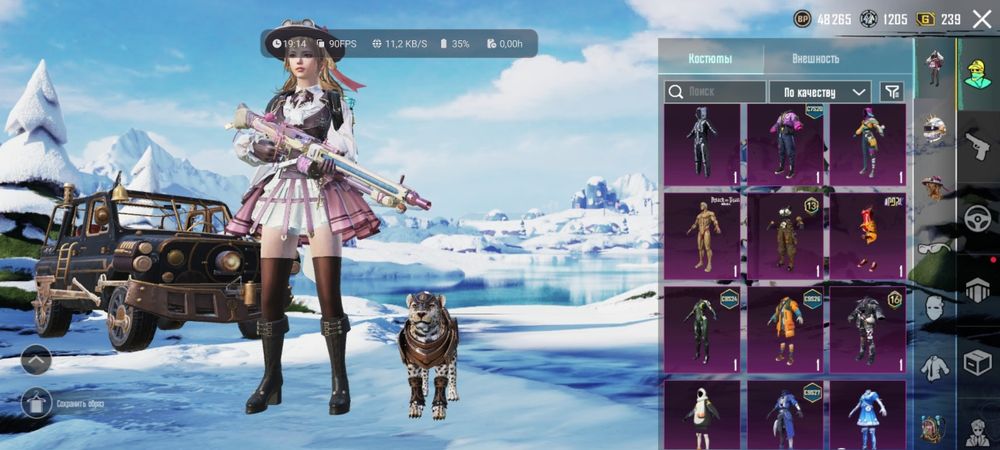Select the golden Attack on Titan costume

tap(702, 237)
